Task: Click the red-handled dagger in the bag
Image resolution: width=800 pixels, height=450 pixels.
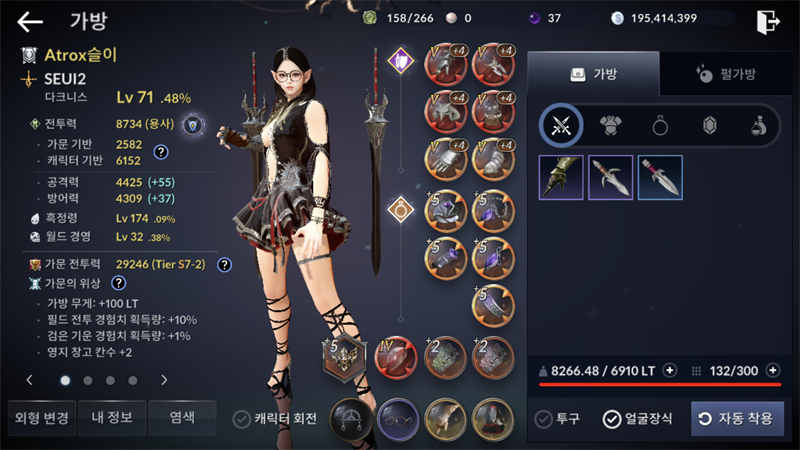Action: [660, 177]
